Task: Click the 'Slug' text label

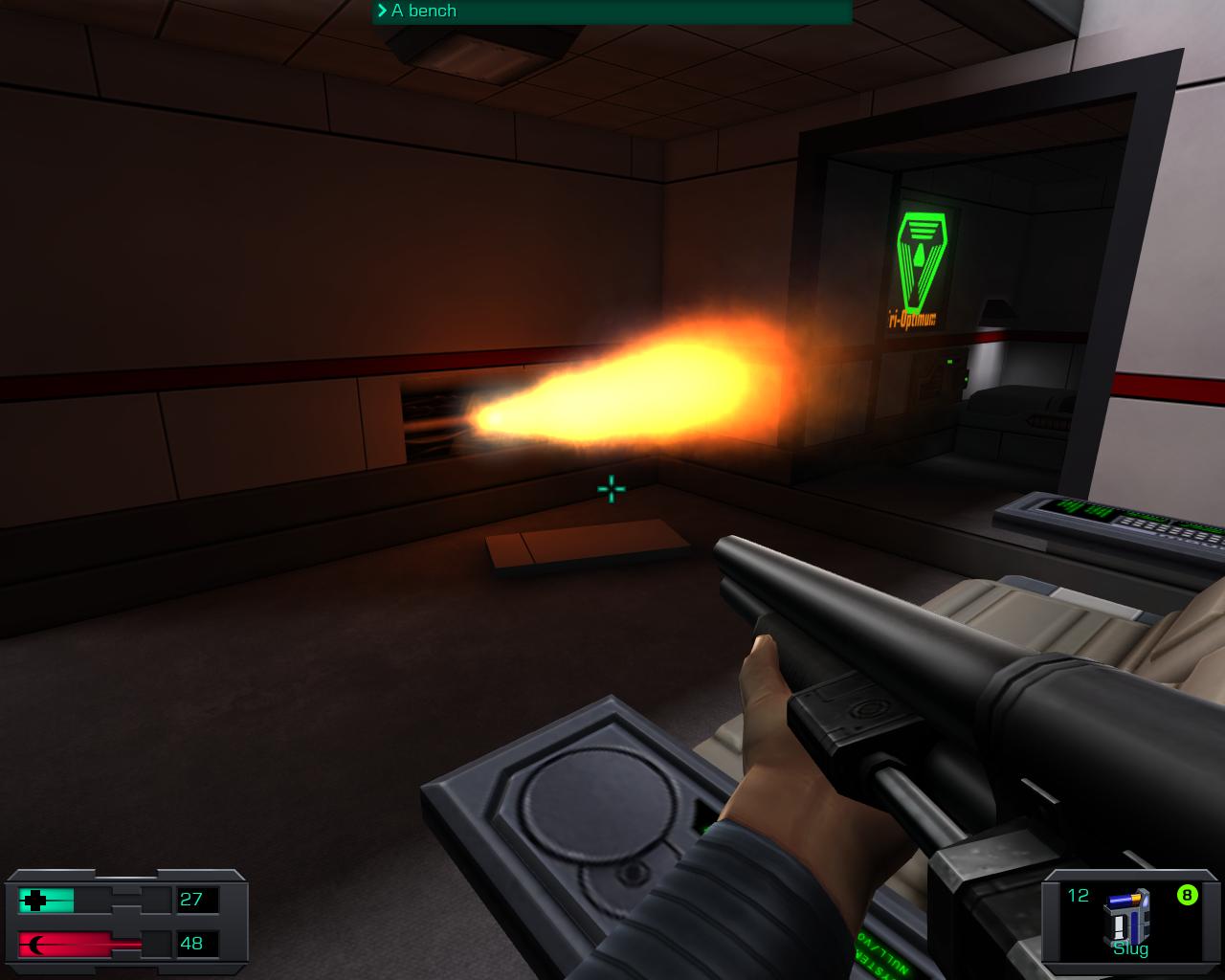Action: (x=1130, y=950)
